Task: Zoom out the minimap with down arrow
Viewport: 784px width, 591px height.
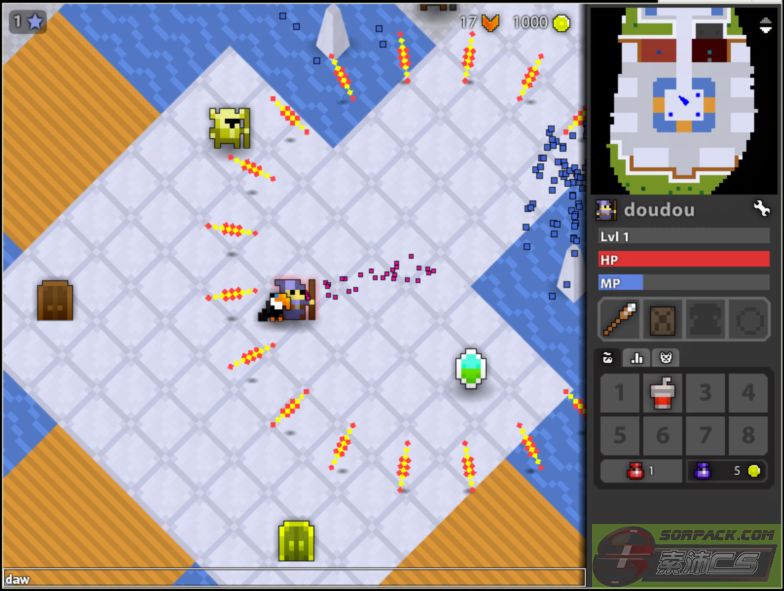Action: pos(766,29)
